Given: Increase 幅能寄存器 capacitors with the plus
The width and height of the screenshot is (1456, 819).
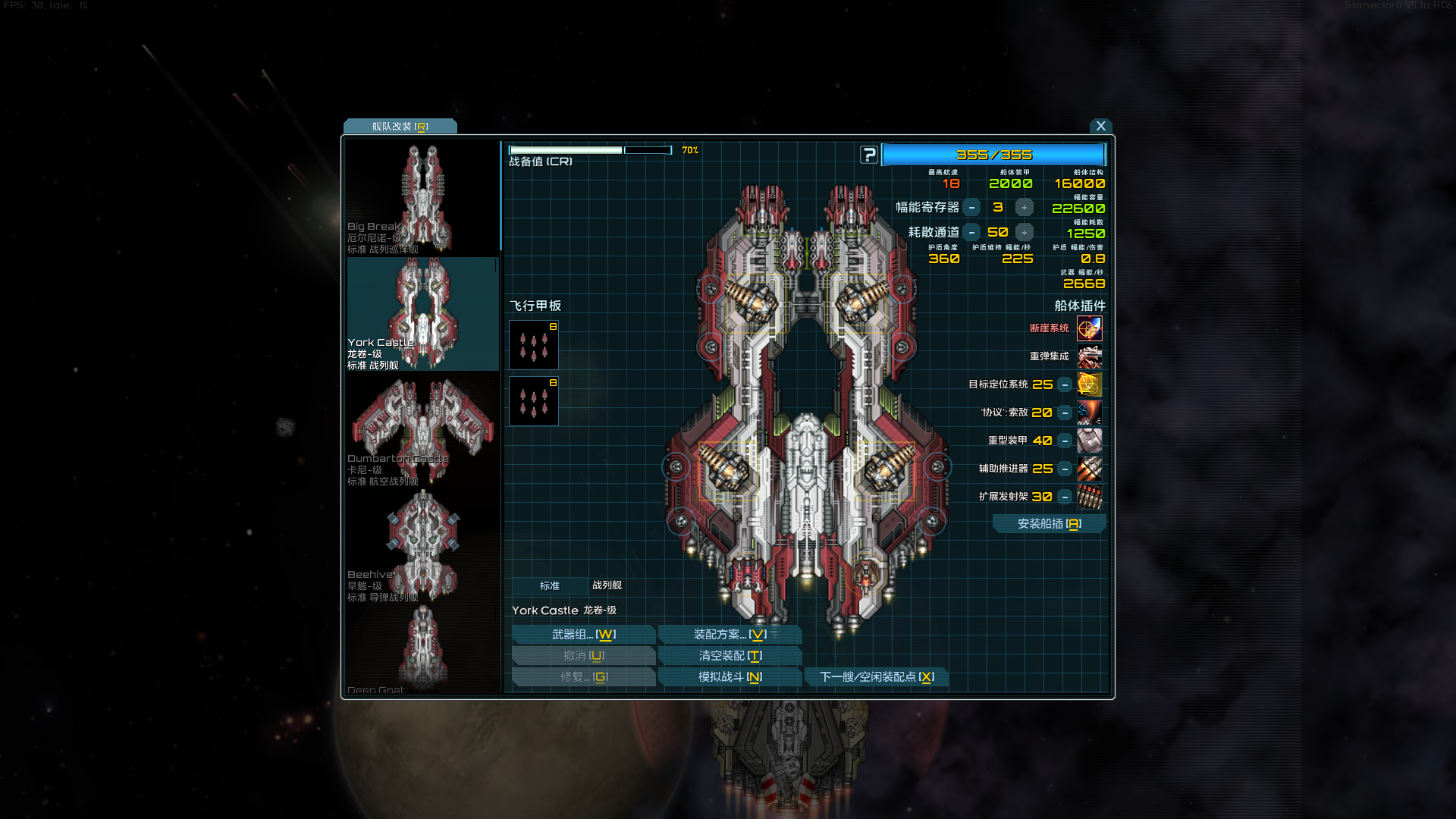Looking at the screenshot, I should (x=1024, y=208).
